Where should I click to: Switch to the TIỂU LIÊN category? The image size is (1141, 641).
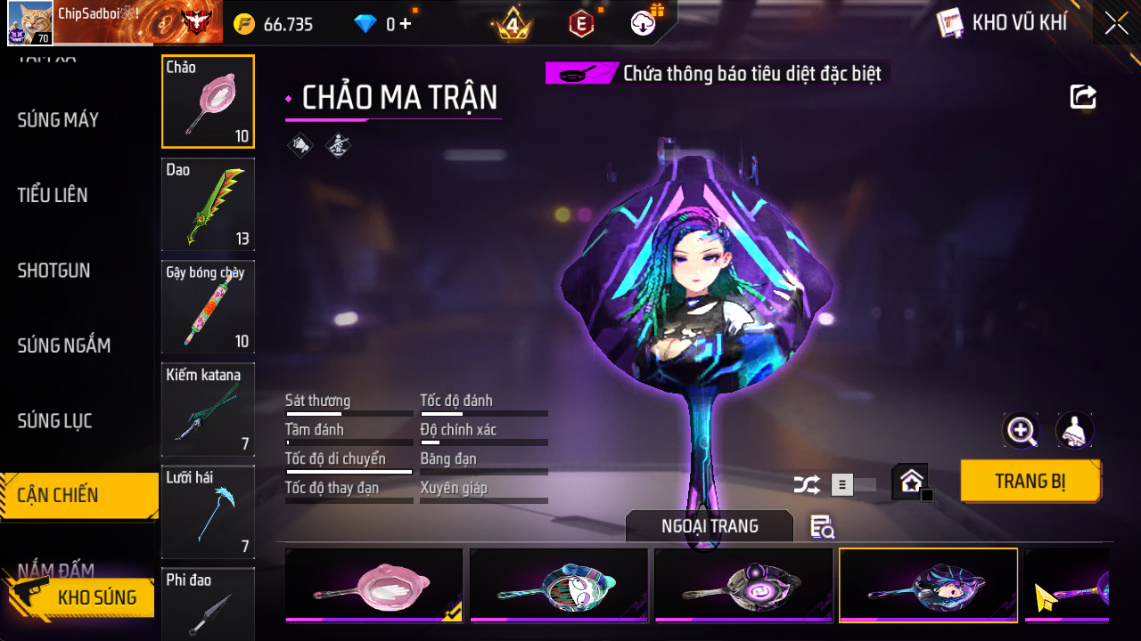tap(53, 195)
